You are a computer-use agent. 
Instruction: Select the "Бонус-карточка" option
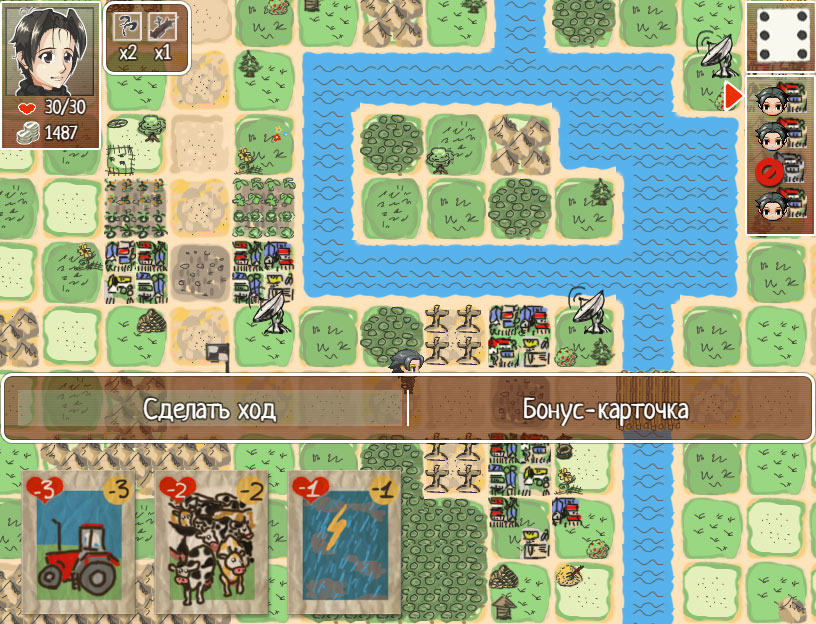(x=606, y=408)
